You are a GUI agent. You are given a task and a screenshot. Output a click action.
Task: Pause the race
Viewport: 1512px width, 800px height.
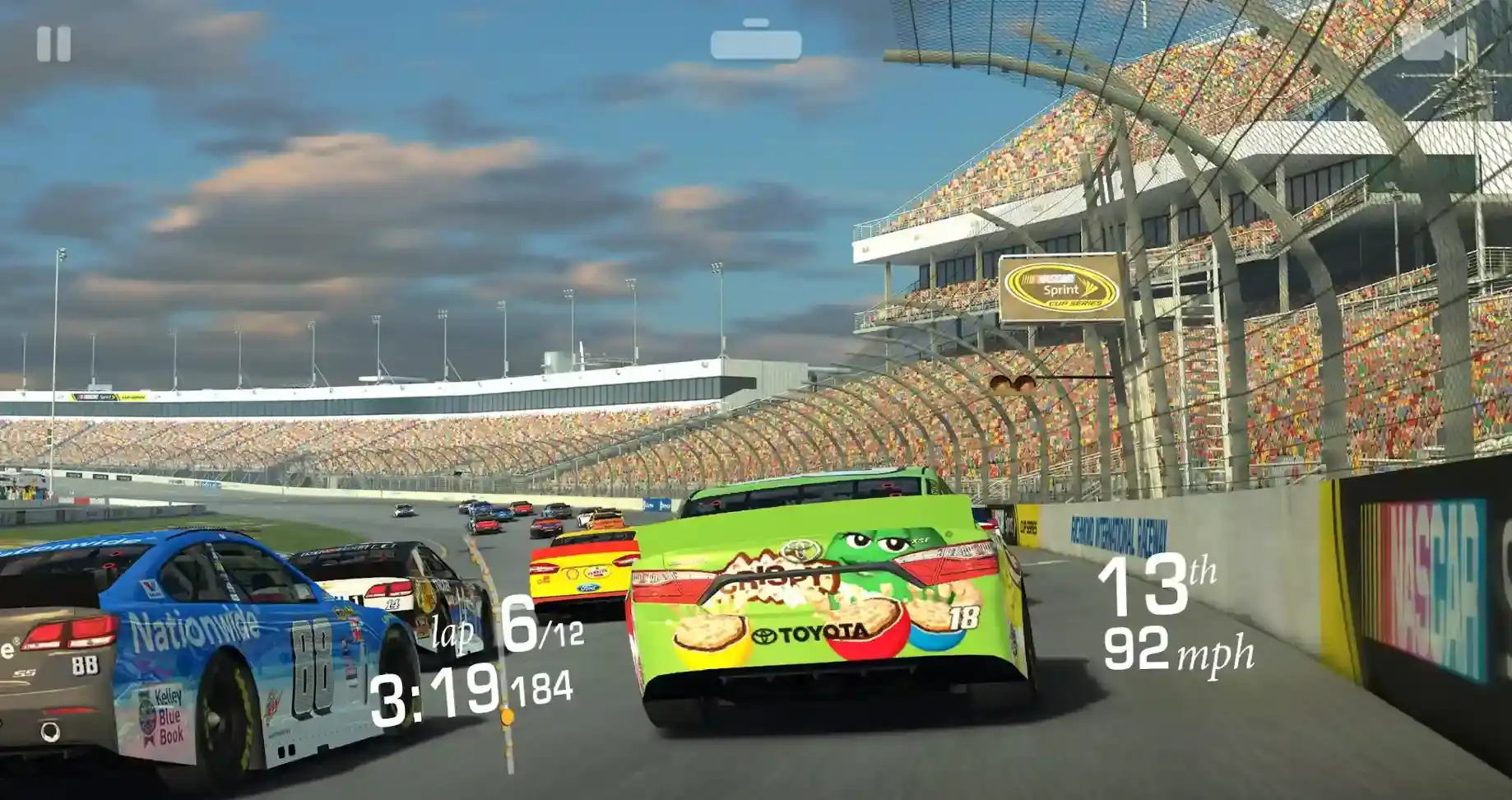53,44
